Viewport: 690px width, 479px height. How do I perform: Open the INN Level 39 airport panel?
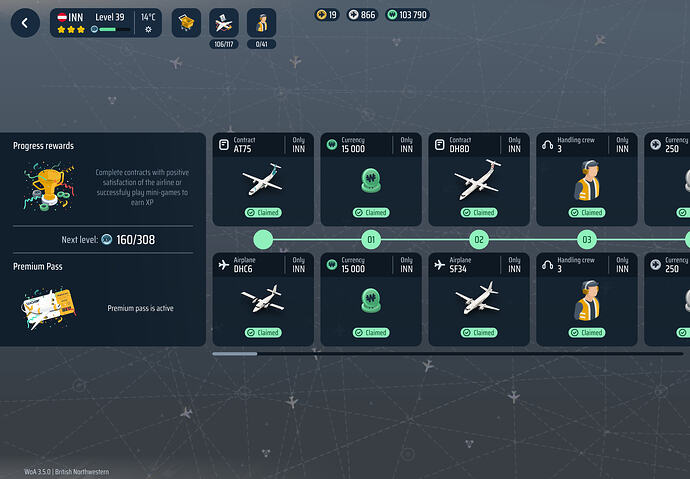[x=106, y=23]
